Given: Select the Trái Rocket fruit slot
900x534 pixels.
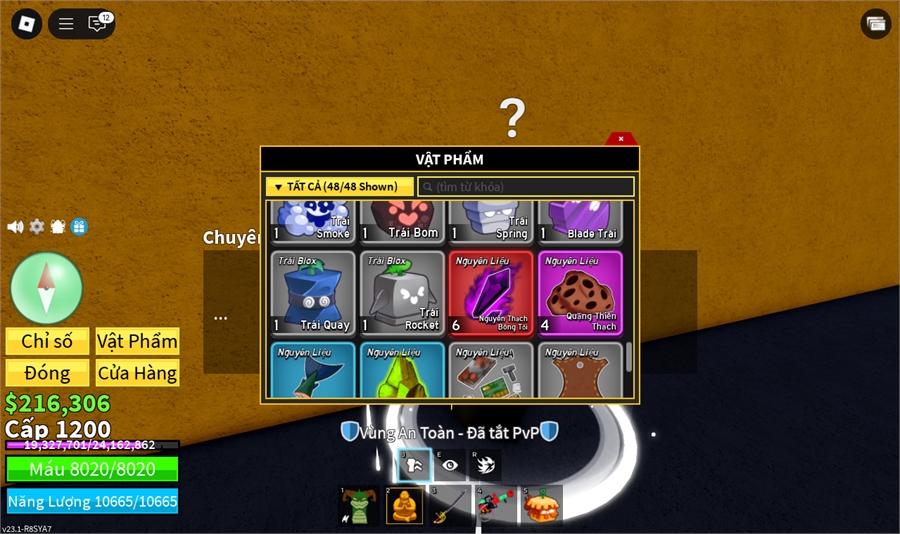Looking at the screenshot, I should point(402,292).
